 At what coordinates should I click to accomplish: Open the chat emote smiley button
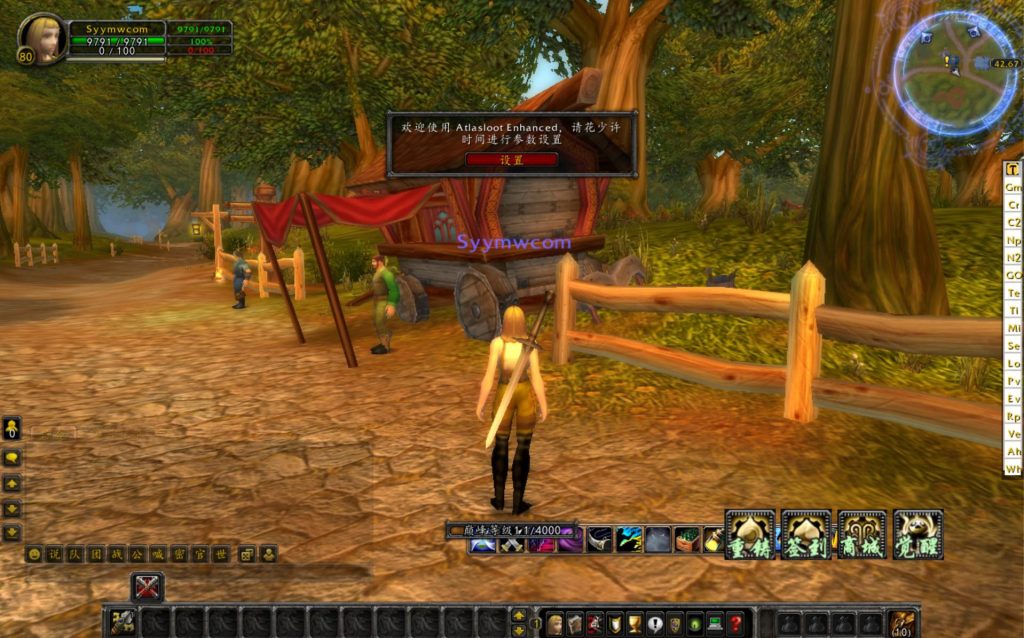[x=33, y=553]
